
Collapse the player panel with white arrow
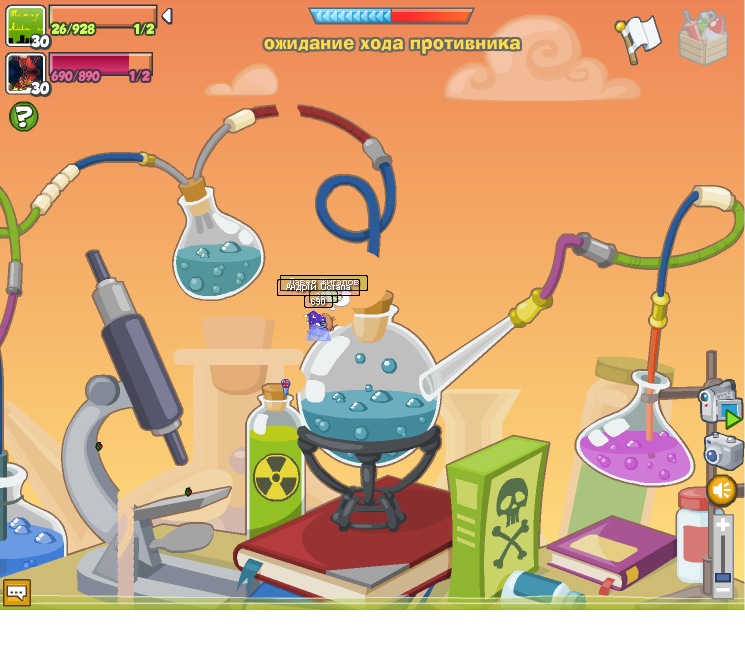(x=167, y=16)
